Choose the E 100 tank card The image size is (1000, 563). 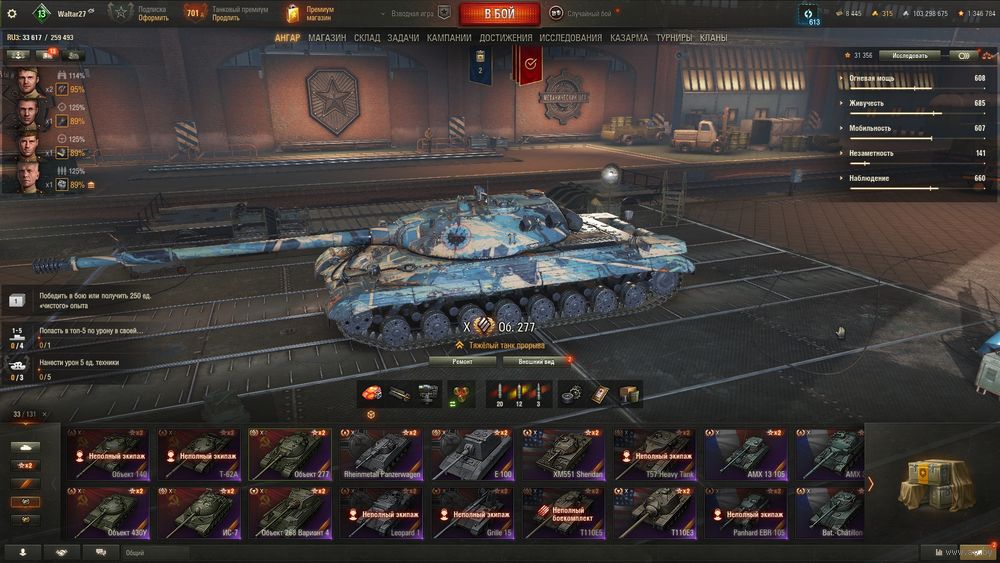(x=472, y=455)
